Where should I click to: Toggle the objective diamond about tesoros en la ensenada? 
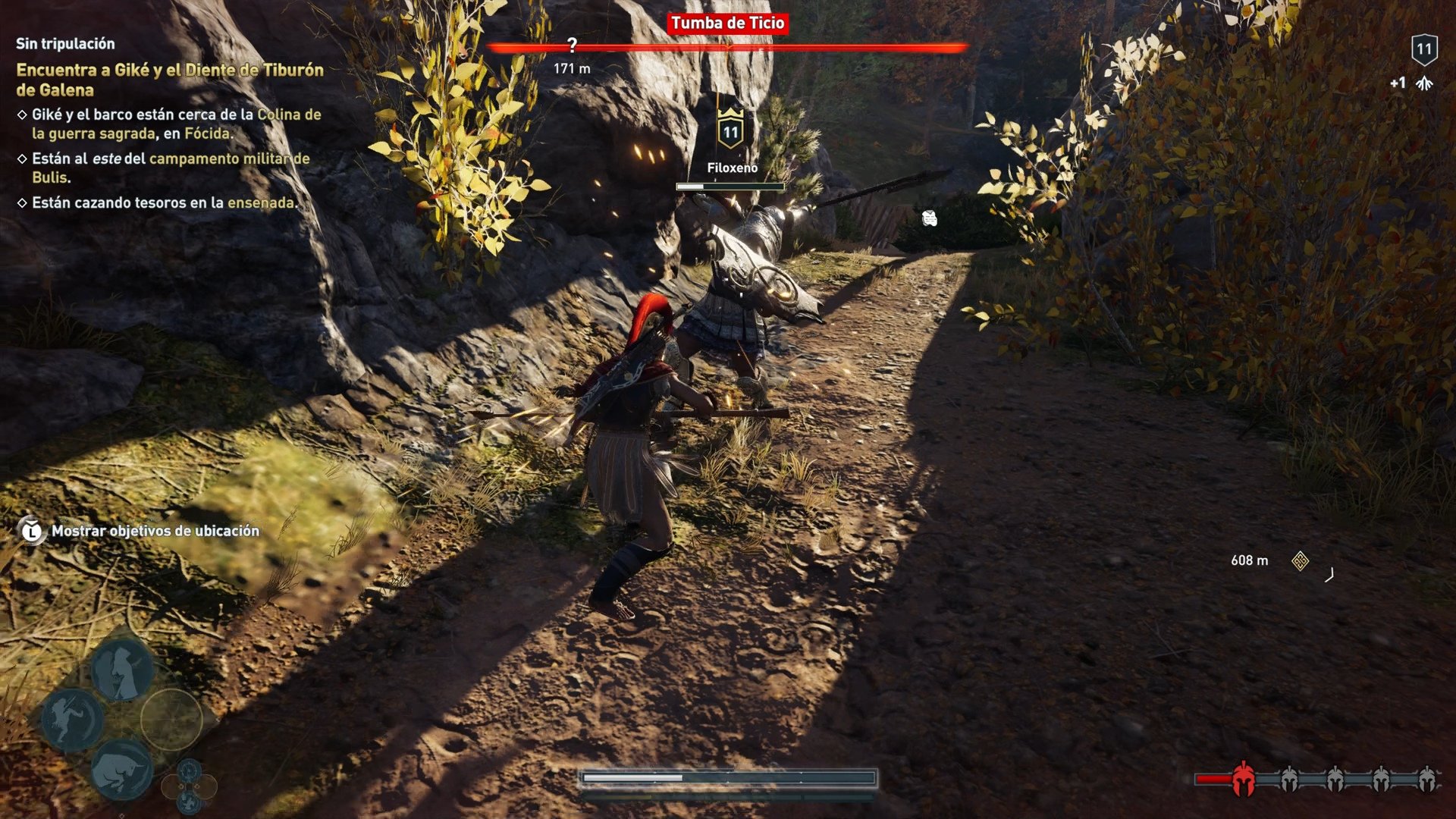(x=22, y=203)
